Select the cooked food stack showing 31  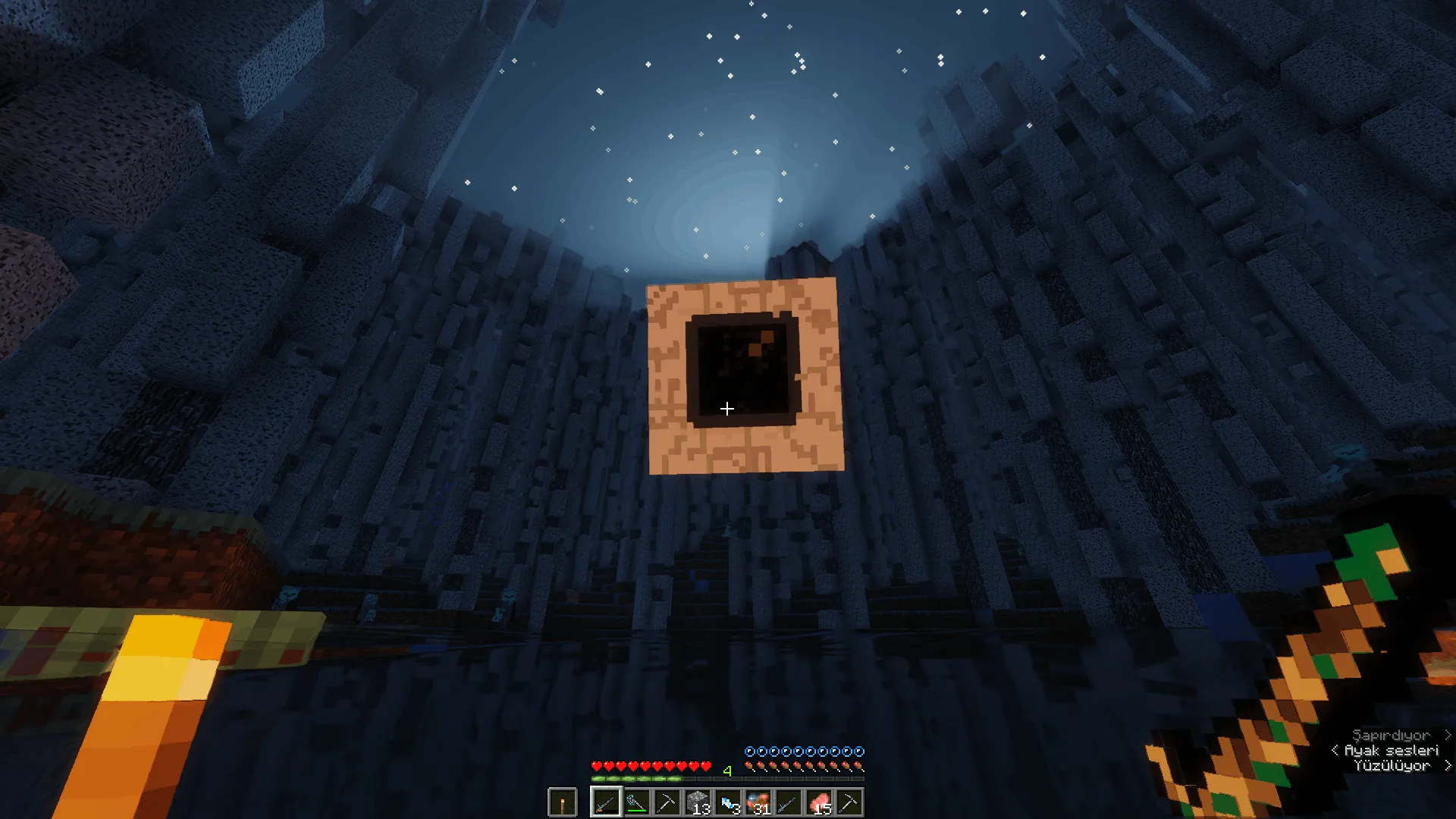758,802
